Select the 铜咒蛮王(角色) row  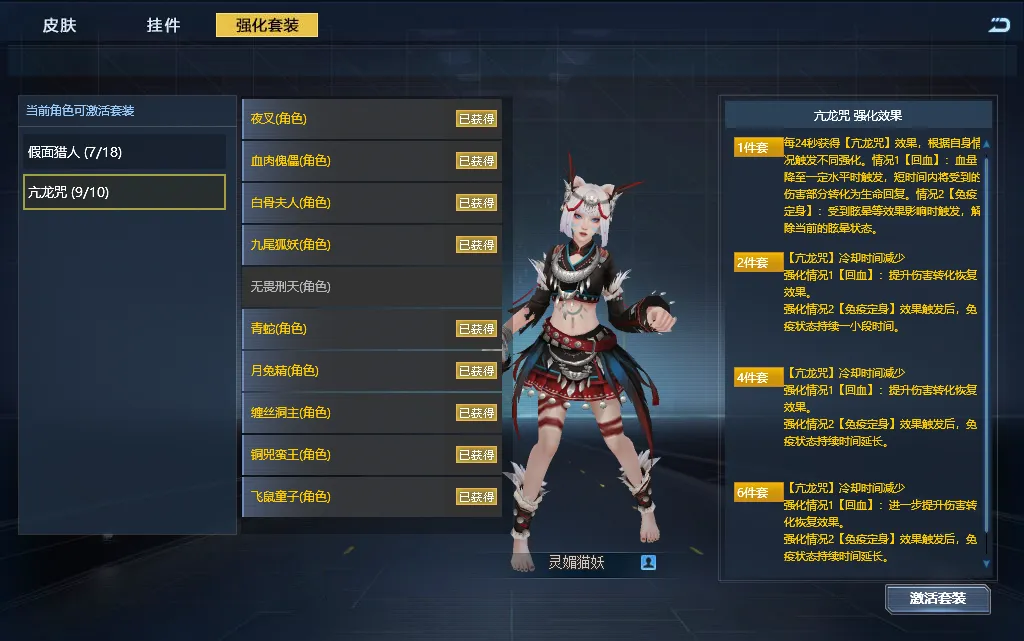[x=371, y=455]
